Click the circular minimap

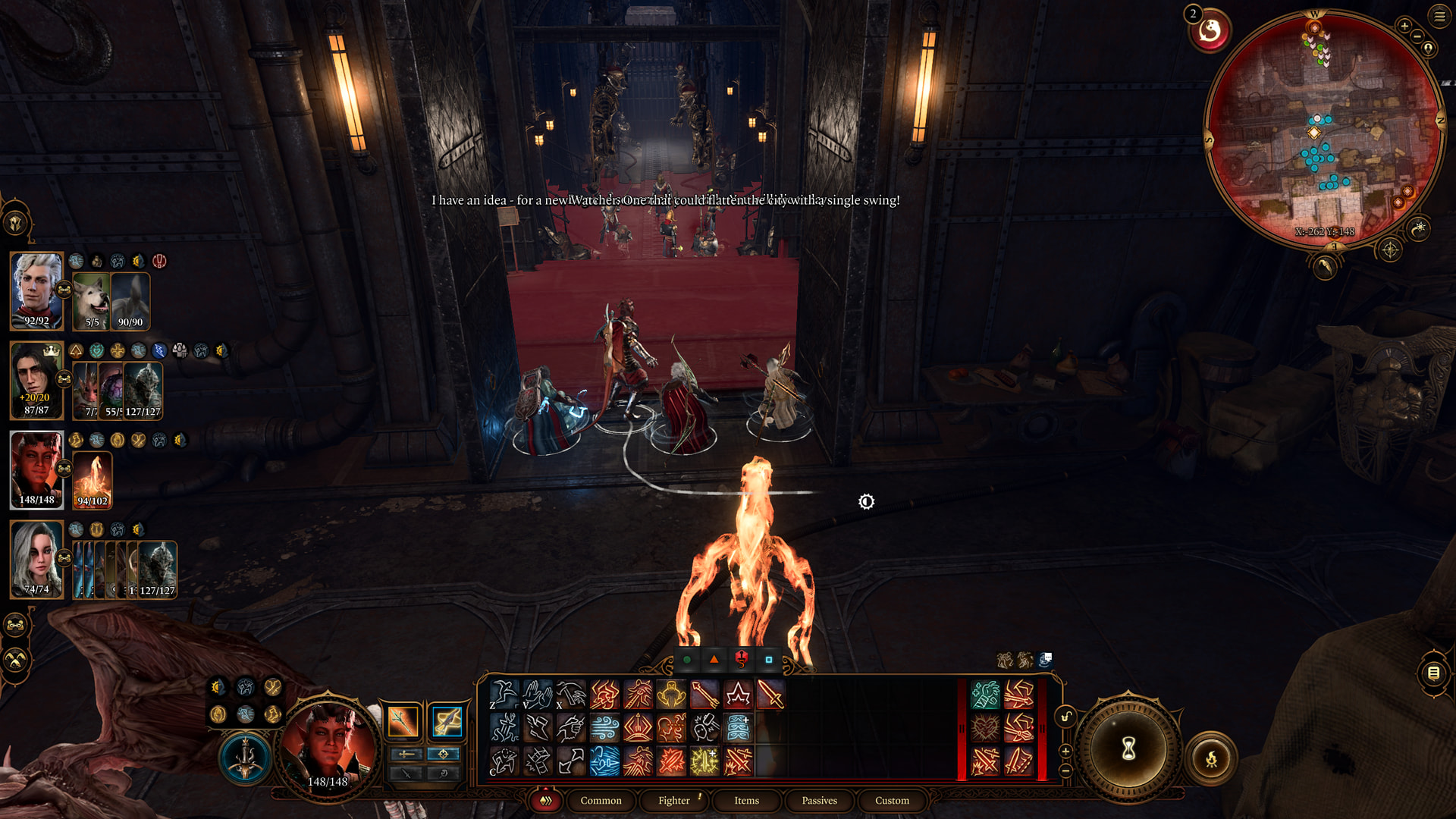click(x=1323, y=129)
